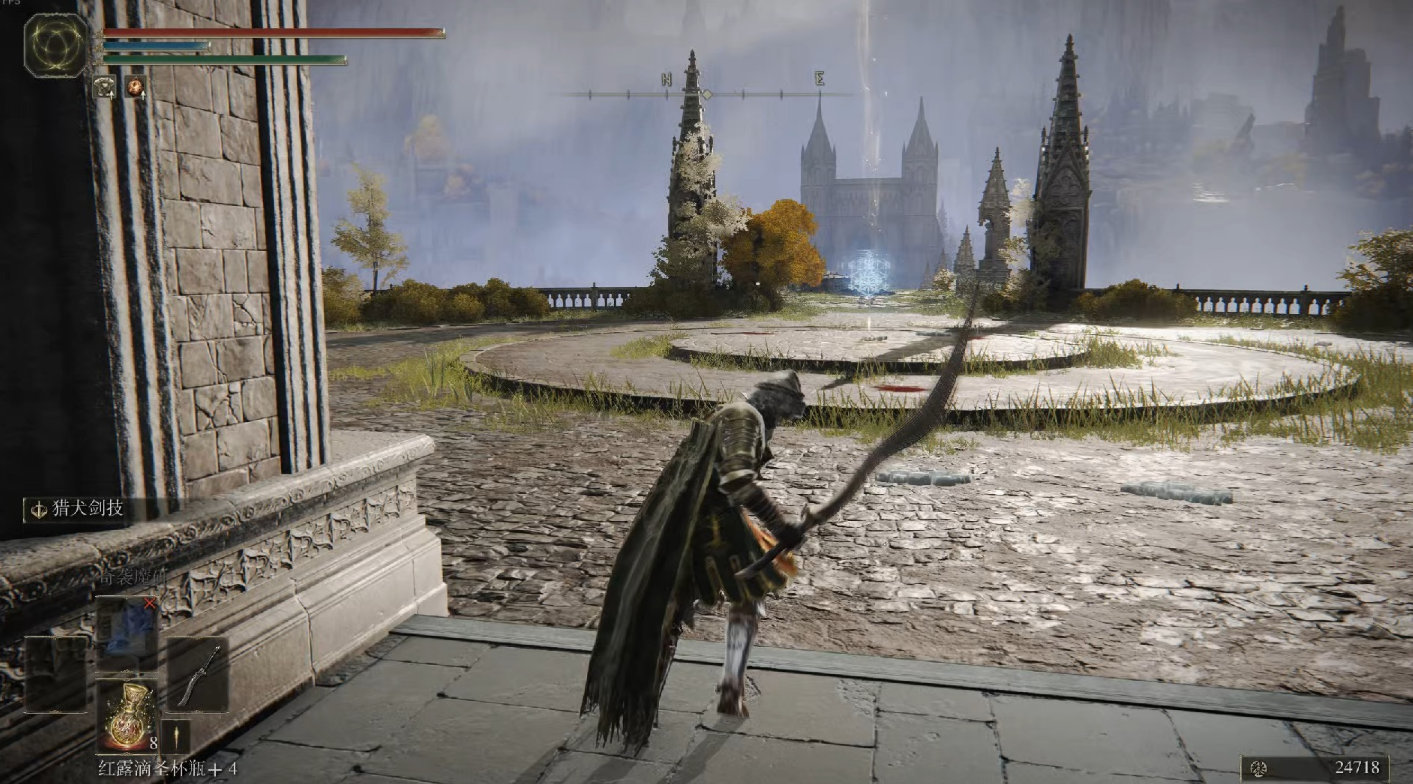
Task: Select the 猎犬剑技 weapon skill label
Action: [80, 509]
